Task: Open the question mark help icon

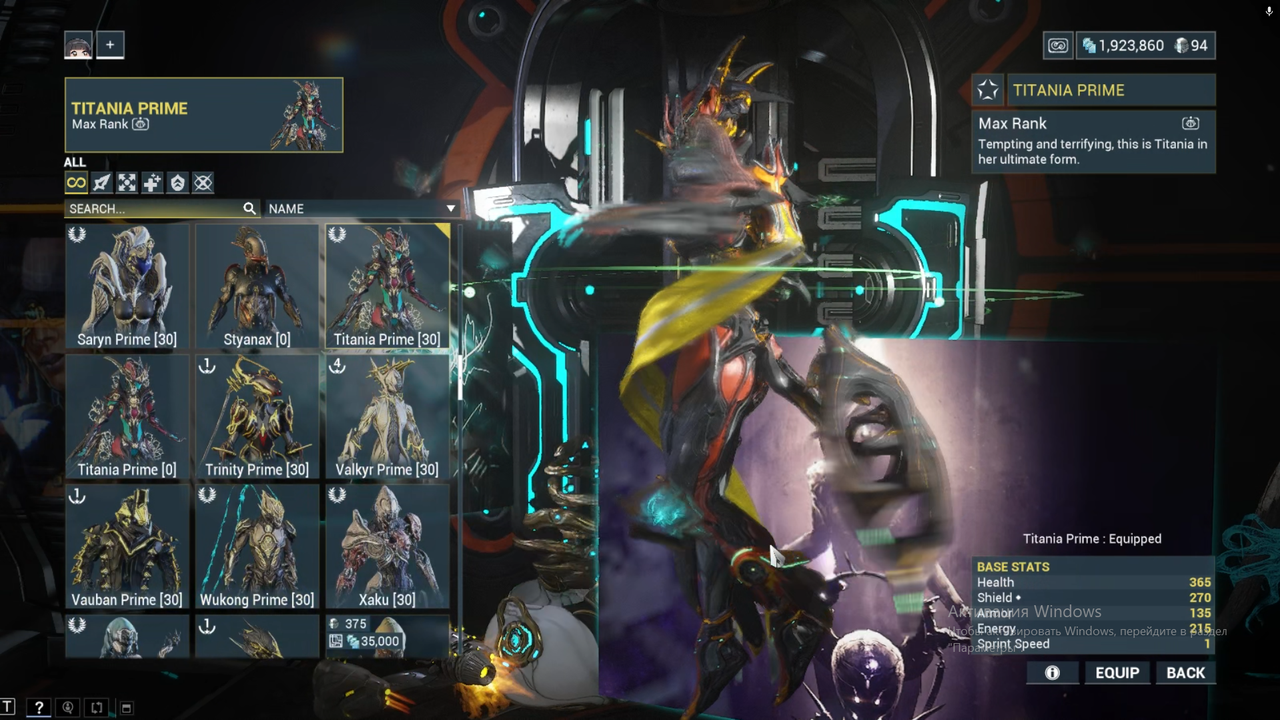Action: click(38, 708)
